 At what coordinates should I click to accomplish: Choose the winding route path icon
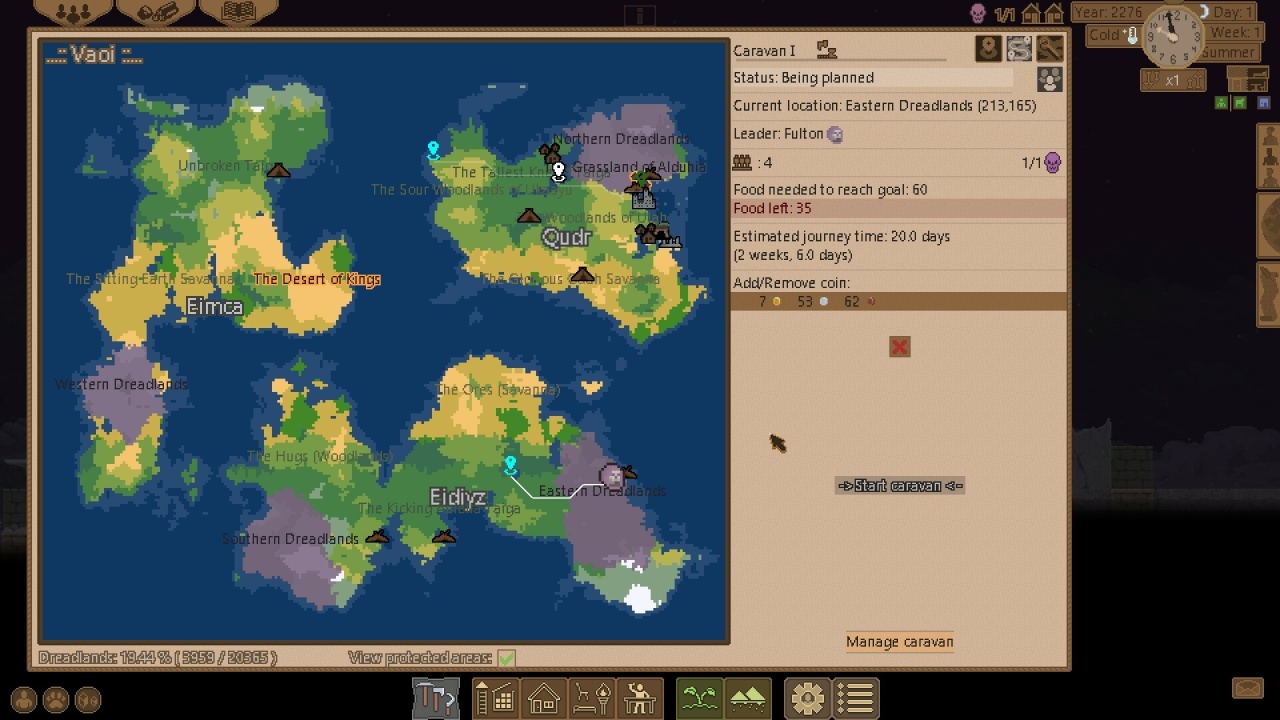(x=1019, y=49)
